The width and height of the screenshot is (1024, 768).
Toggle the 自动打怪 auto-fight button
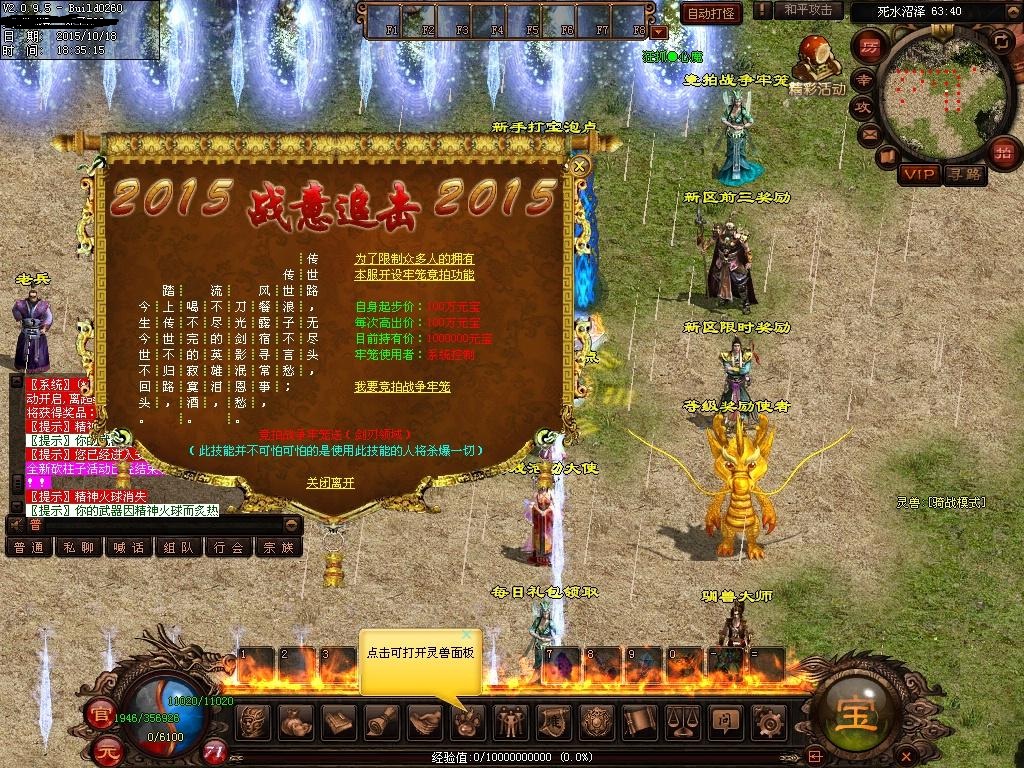pos(711,13)
